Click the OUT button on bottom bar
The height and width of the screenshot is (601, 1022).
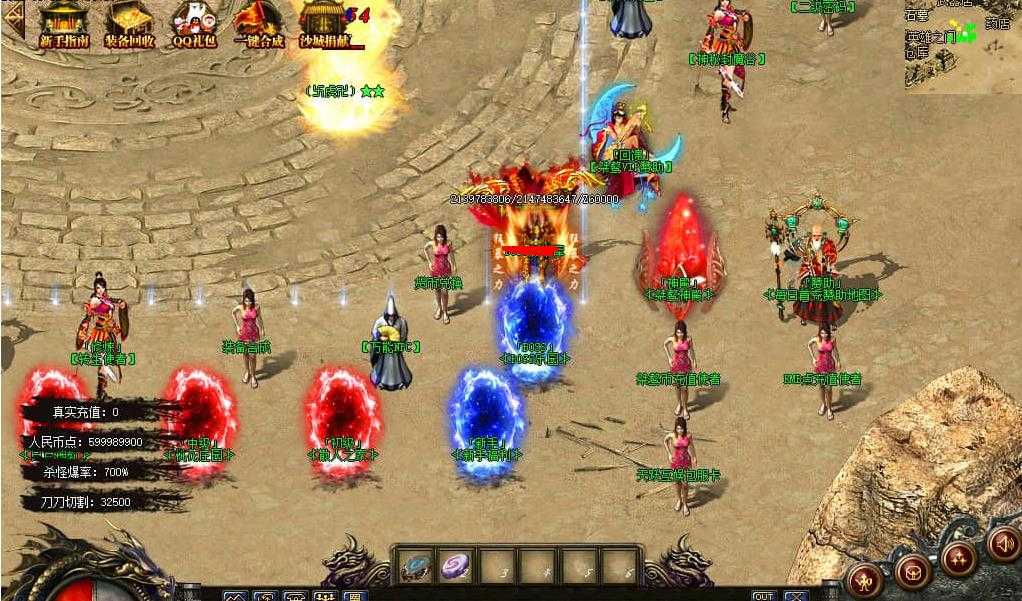tap(764, 596)
